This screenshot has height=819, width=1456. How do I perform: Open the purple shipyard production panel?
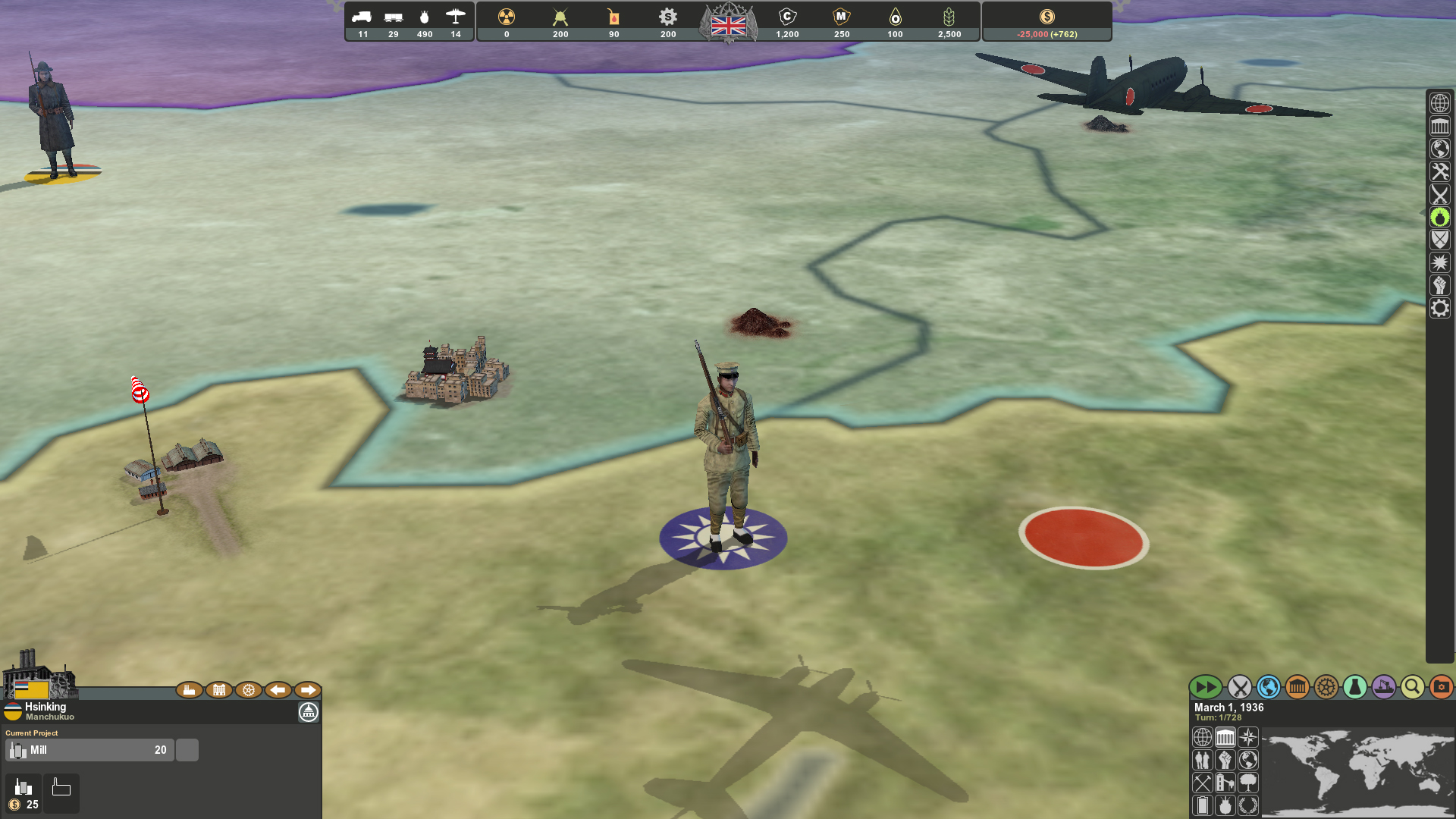pyautogui.click(x=1384, y=688)
